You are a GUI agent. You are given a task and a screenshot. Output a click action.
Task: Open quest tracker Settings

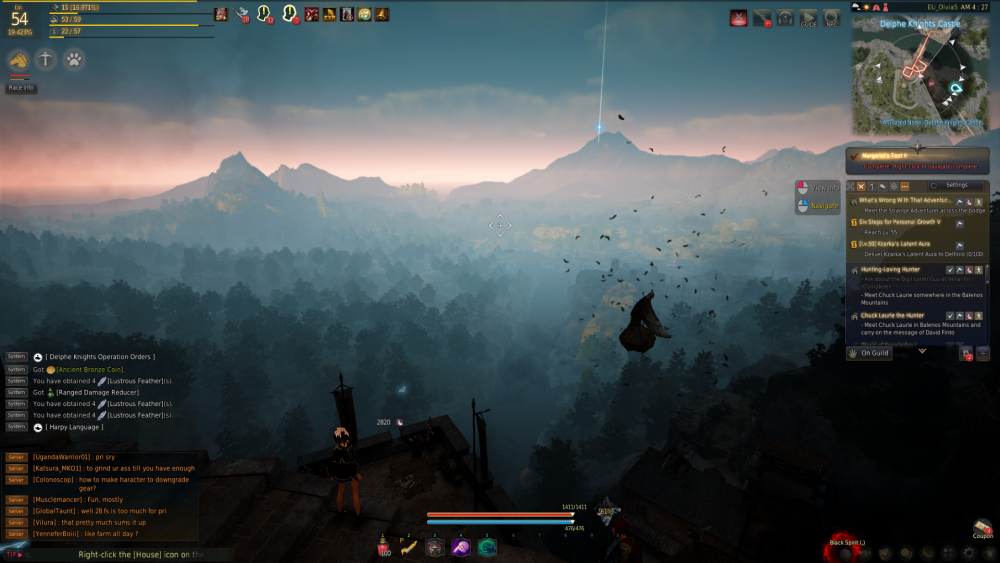pos(956,185)
